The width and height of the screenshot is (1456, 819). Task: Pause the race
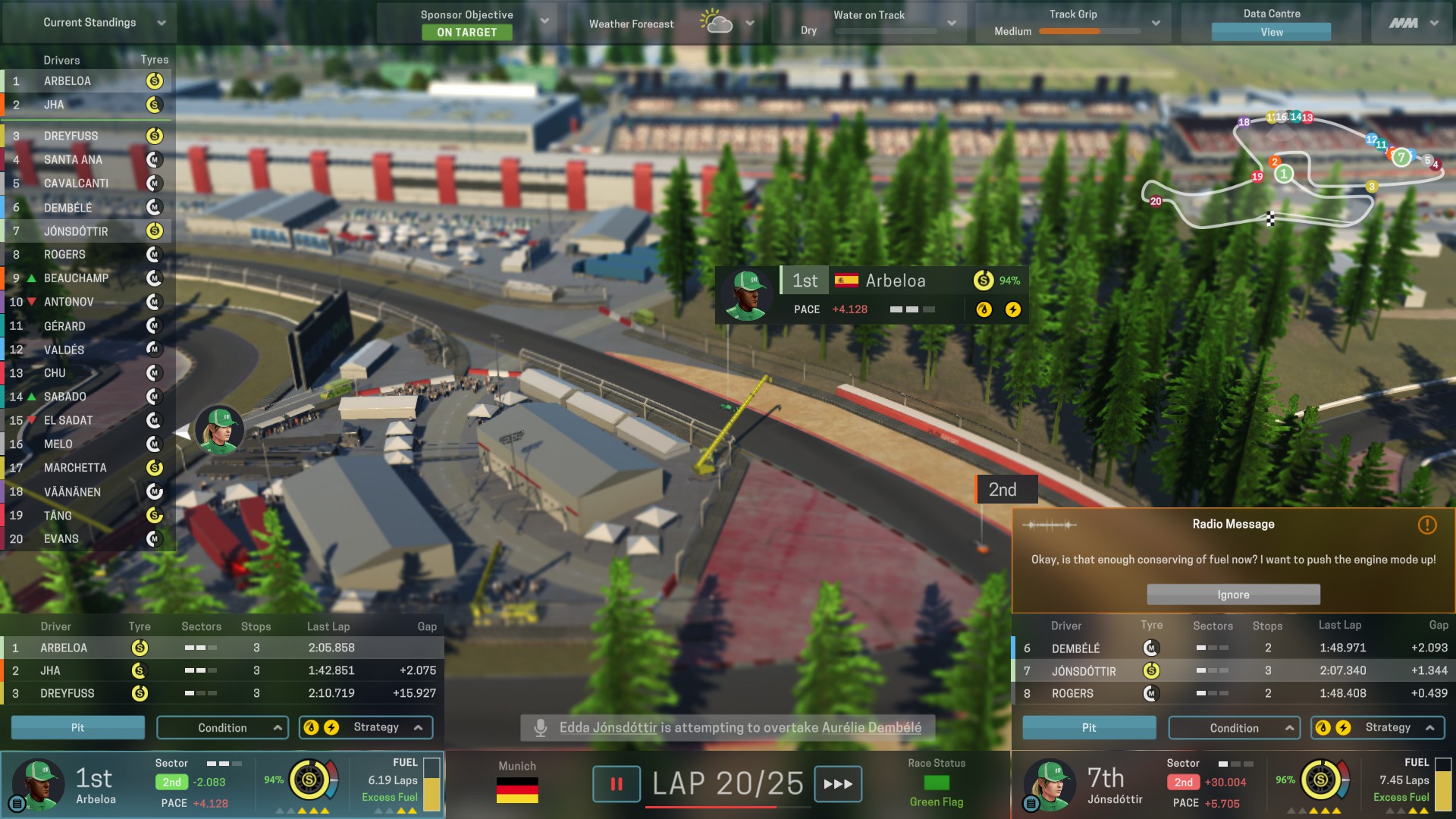tap(617, 784)
